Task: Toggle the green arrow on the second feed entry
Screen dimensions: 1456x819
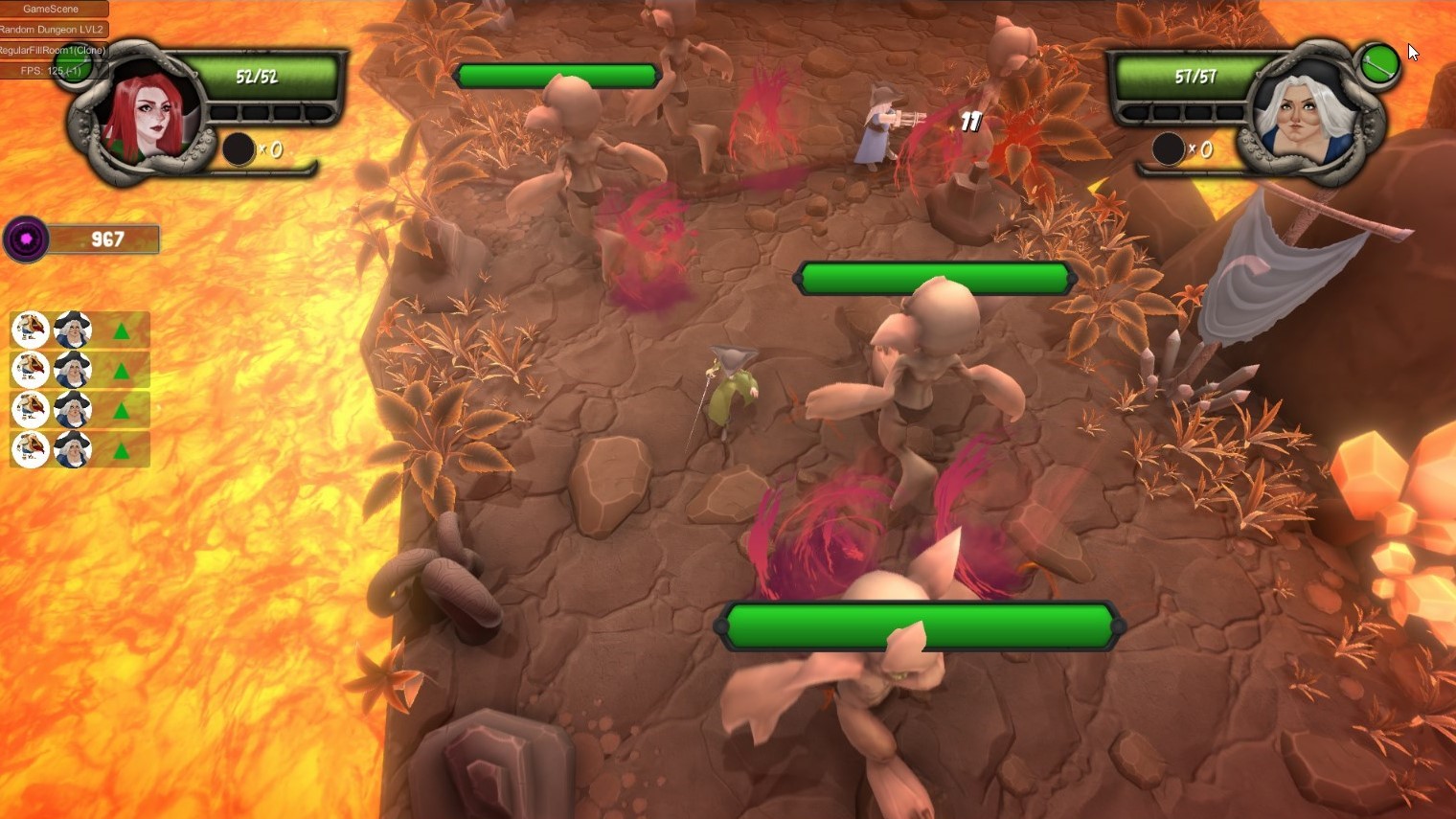Action: pos(123,369)
